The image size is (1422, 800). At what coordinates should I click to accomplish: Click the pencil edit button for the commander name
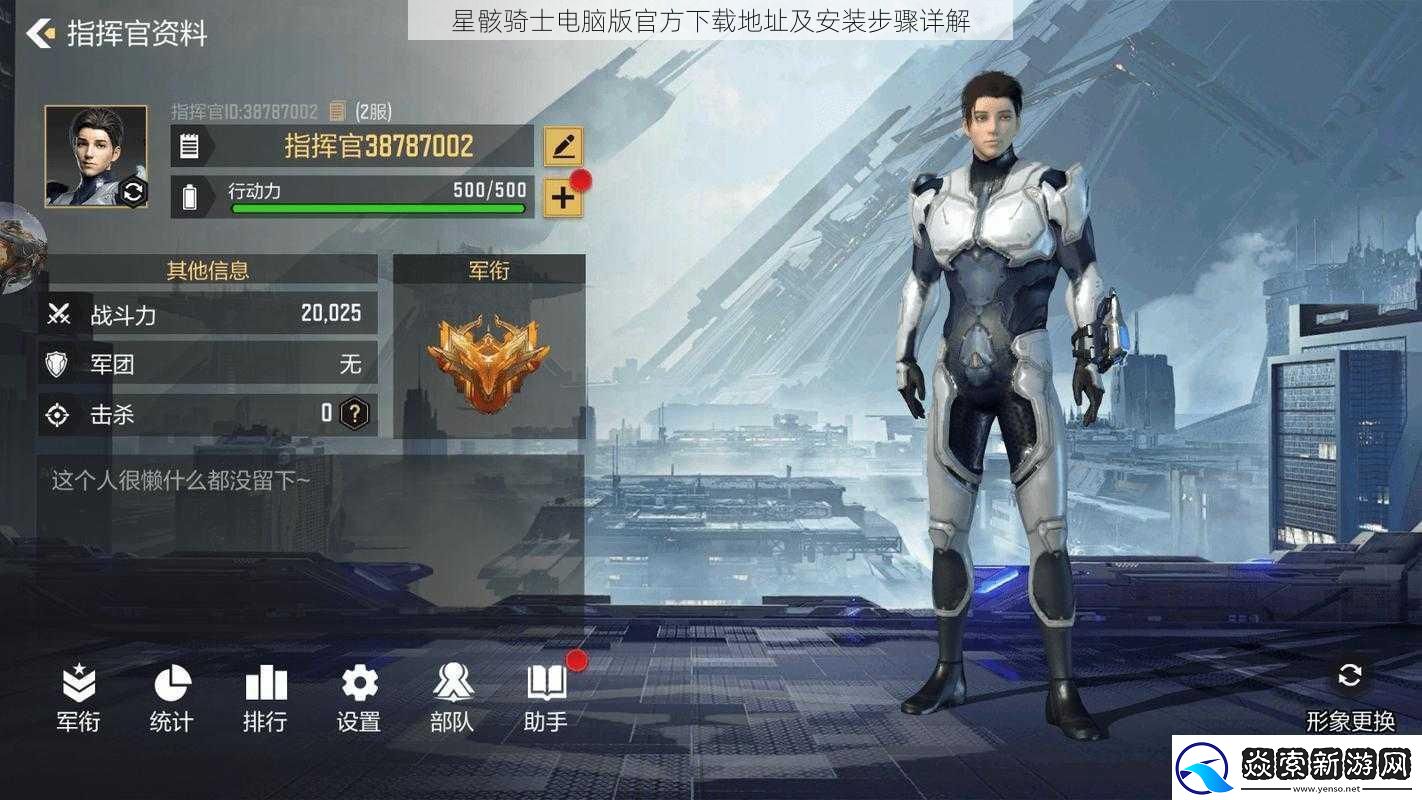coord(563,146)
